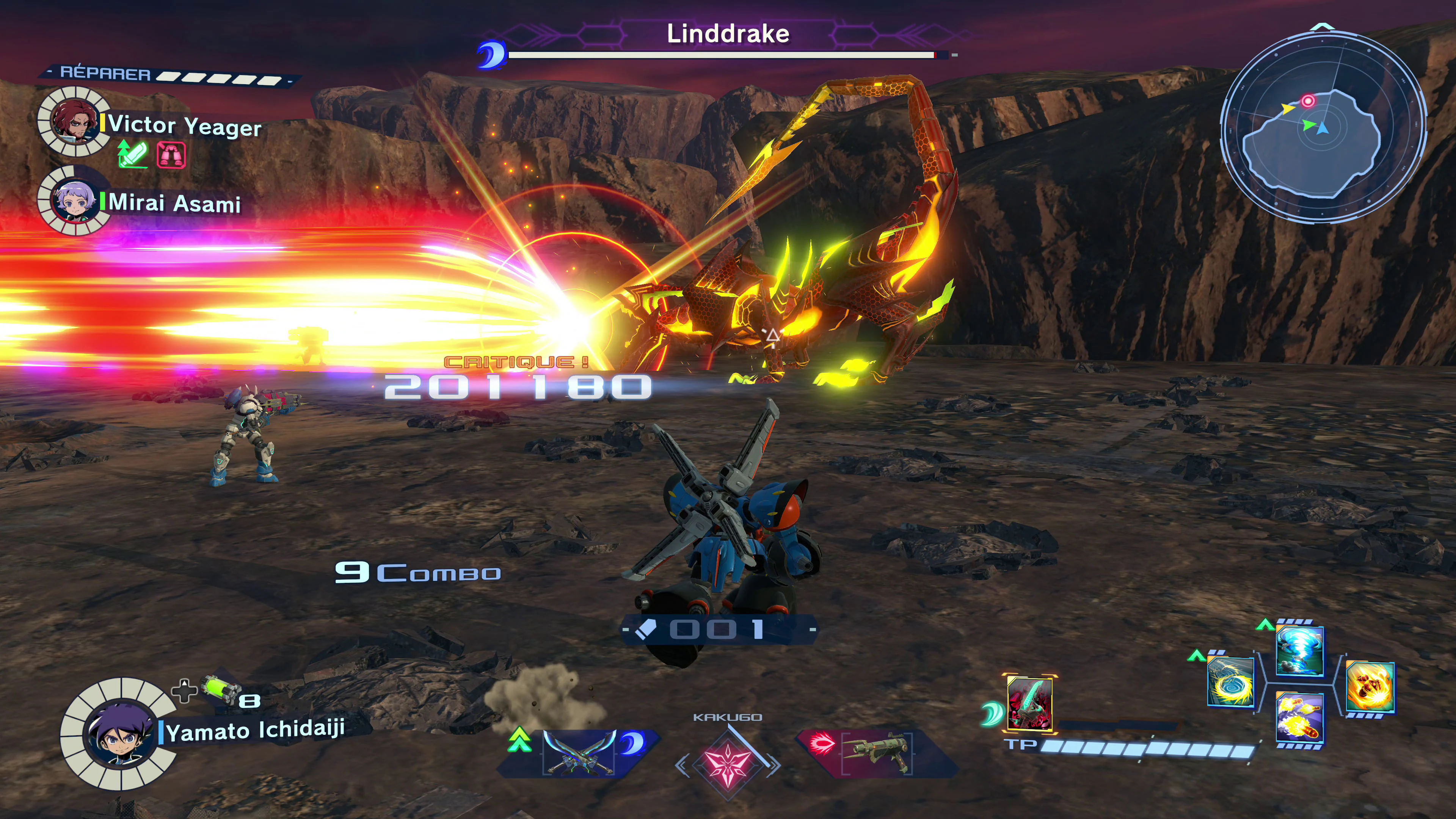Click the red marker on the minimap
The height and width of the screenshot is (819, 1456).
(1308, 101)
